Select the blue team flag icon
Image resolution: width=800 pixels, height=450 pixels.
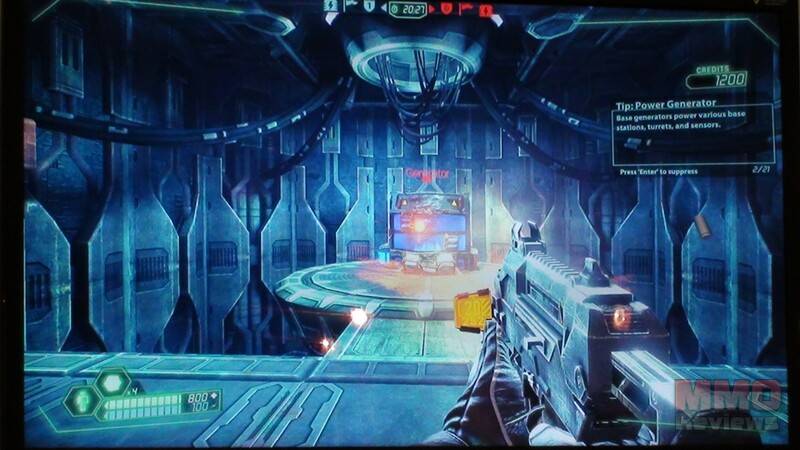coord(351,7)
